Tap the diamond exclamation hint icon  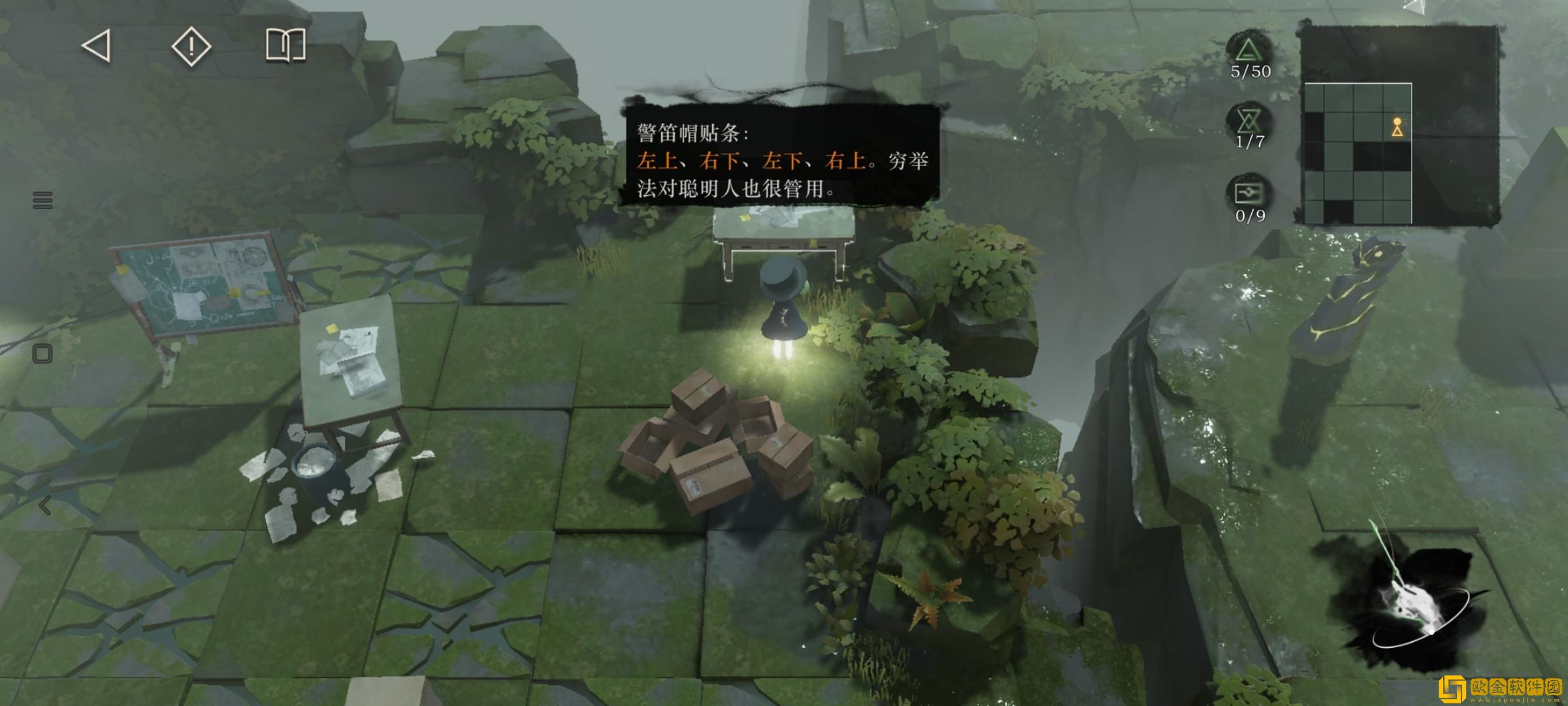[190, 46]
